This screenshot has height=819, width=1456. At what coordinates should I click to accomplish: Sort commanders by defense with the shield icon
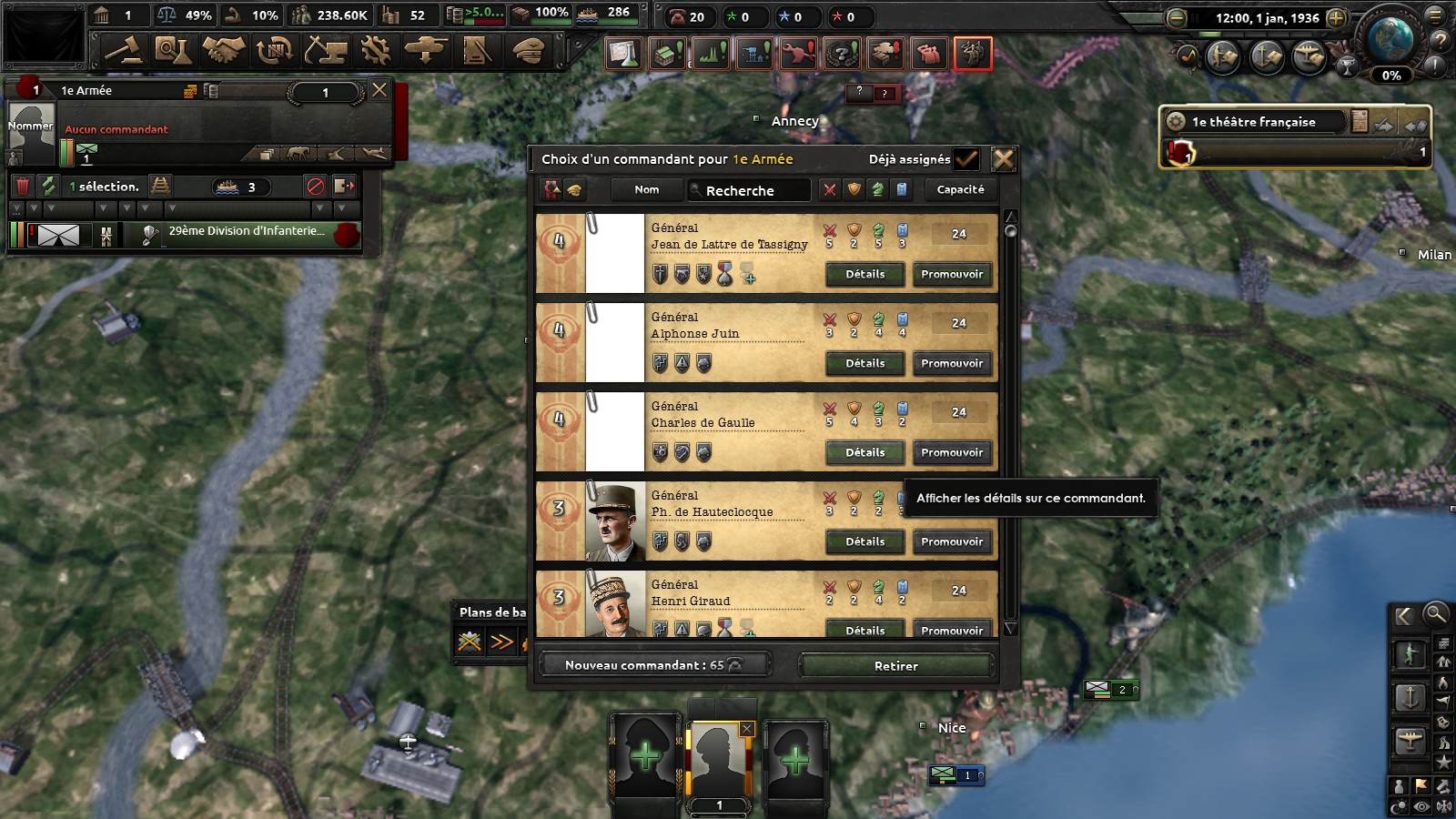tap(853, 190)
